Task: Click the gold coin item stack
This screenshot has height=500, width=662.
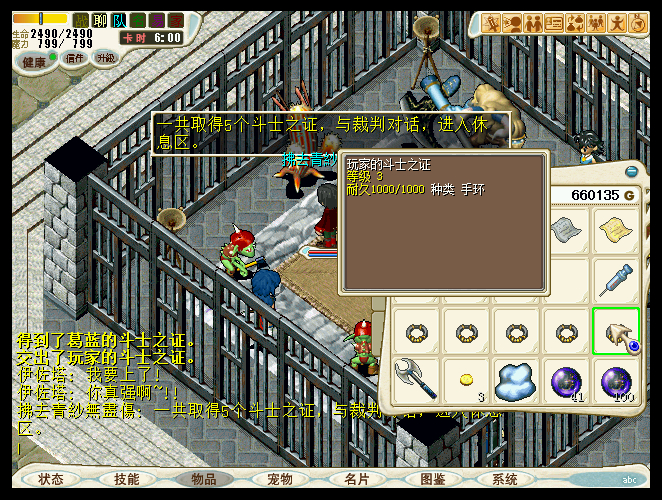Action: 465,379
